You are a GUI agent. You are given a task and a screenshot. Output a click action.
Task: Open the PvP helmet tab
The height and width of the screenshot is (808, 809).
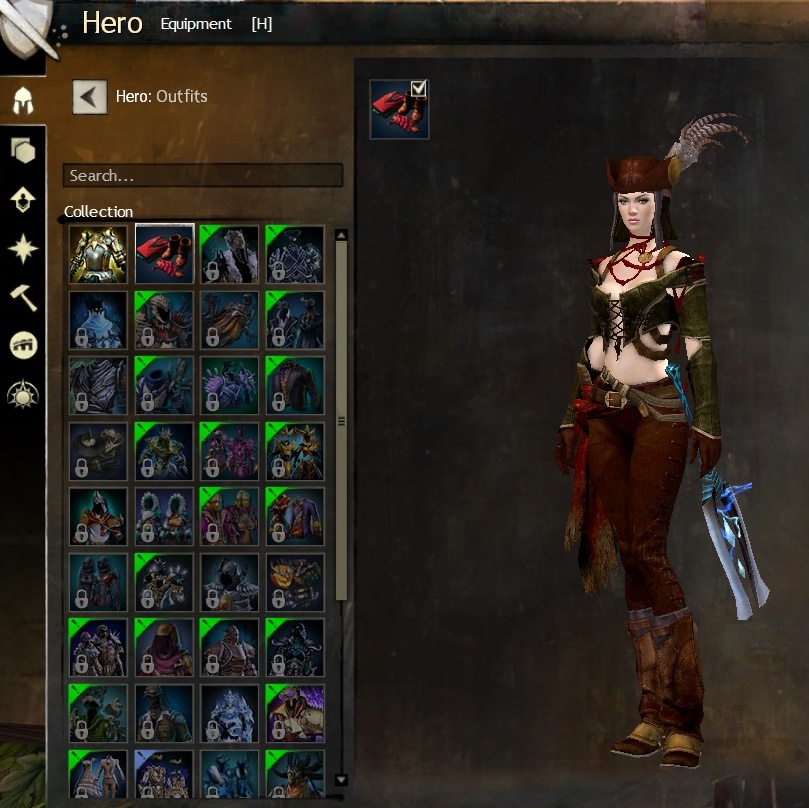click(x=23, y=345)
